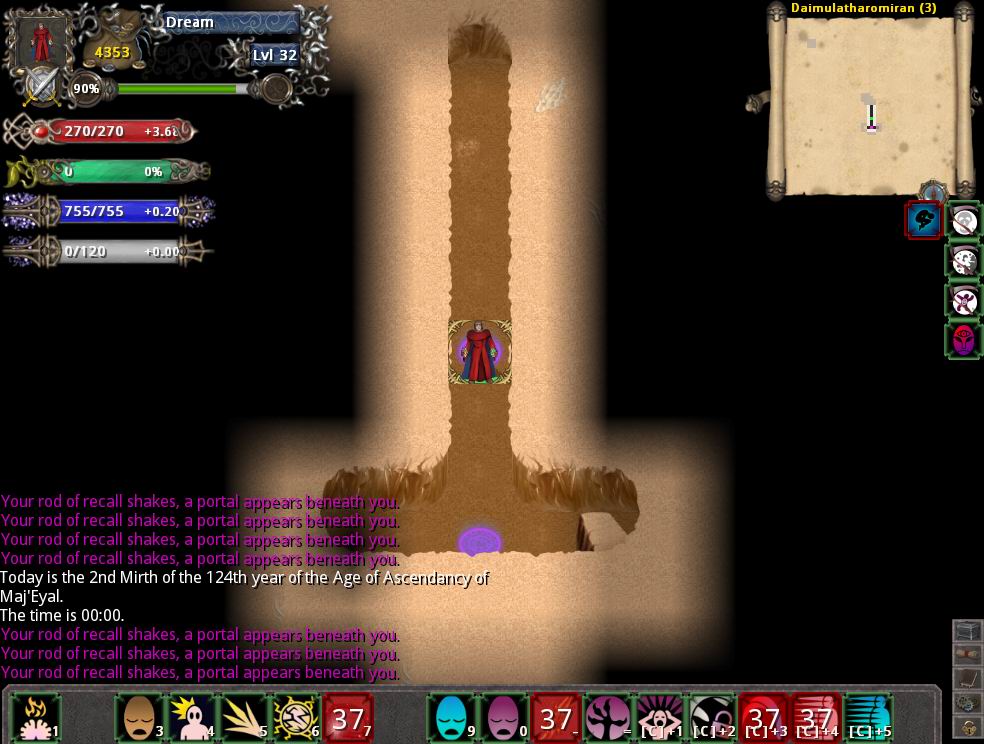Activate the cyan sleeping face talent, slot 9
The width and height of the screenshot is (984, 744).
(x=453, y=718)
